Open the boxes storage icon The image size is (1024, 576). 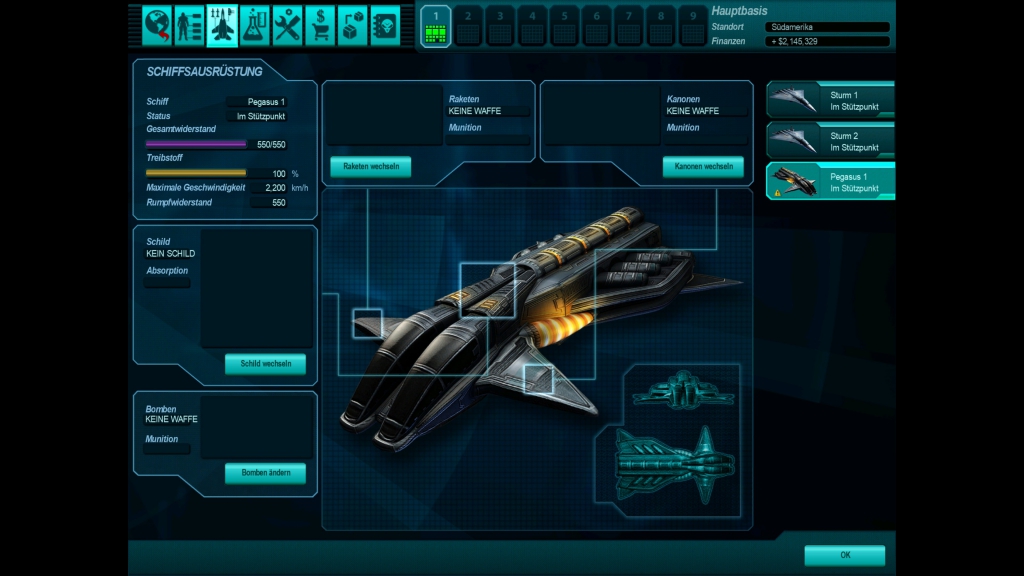click(352, 24)
